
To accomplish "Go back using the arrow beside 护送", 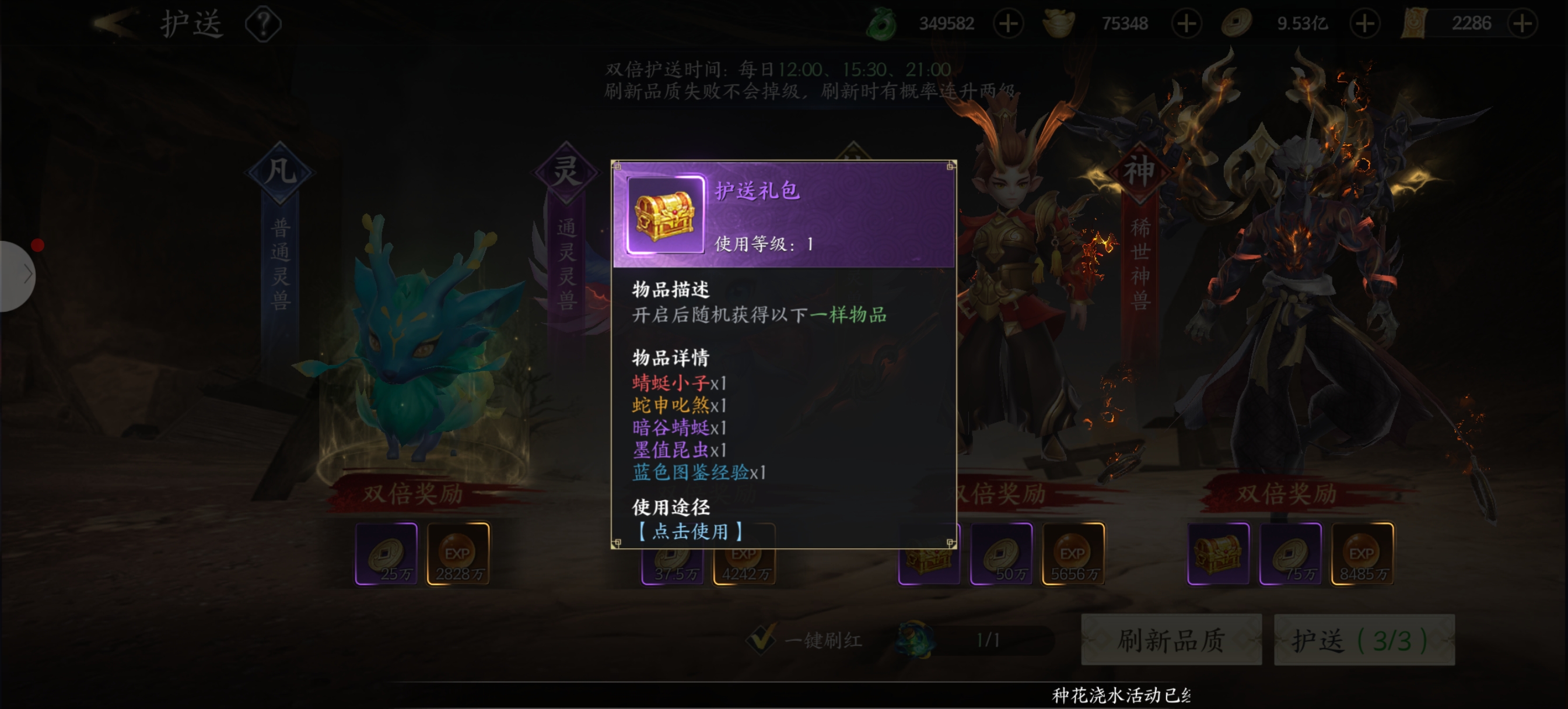I will tap(114, 24).
